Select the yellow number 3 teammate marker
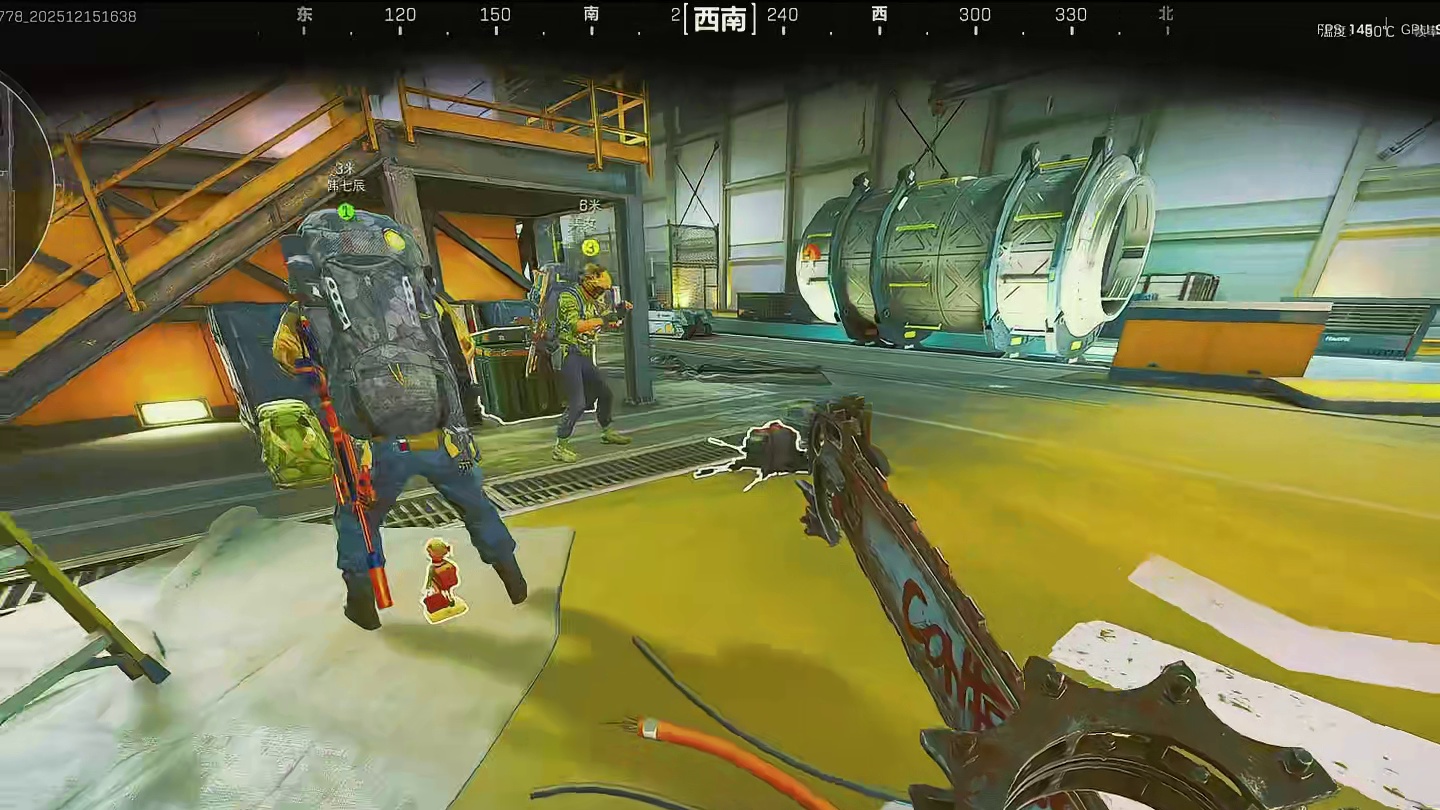 point(590,246)
